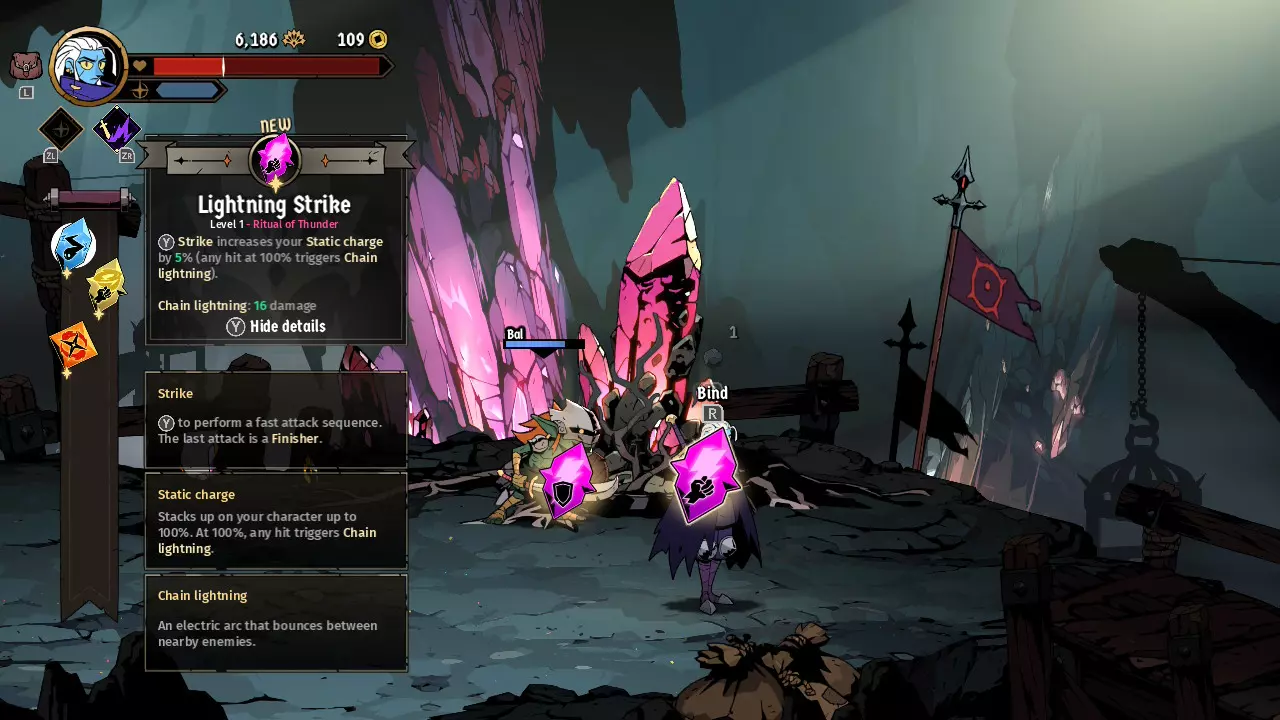Select the Chain lightning detail panel
1280x720 pixels.
coord(276,621)
